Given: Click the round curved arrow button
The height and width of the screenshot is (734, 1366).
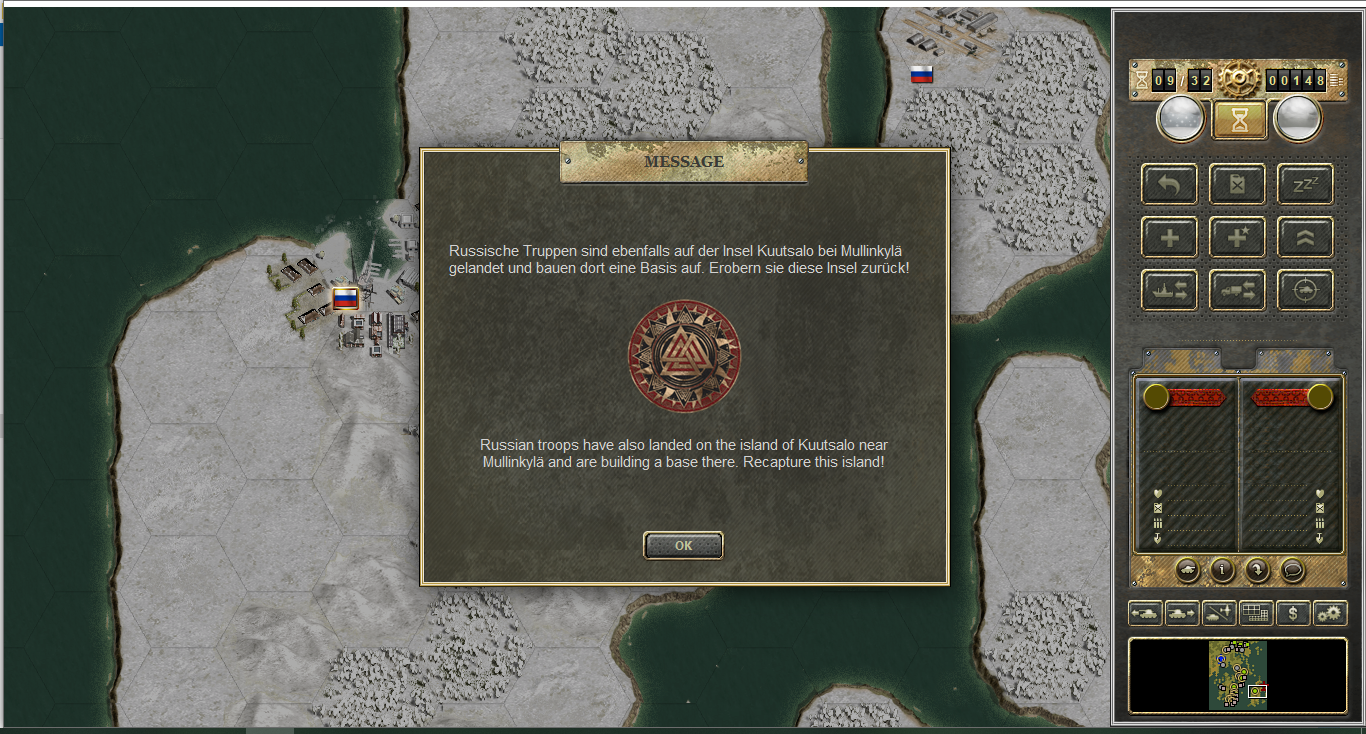Looking at the screenshot, I should [x=1257, y=570].
